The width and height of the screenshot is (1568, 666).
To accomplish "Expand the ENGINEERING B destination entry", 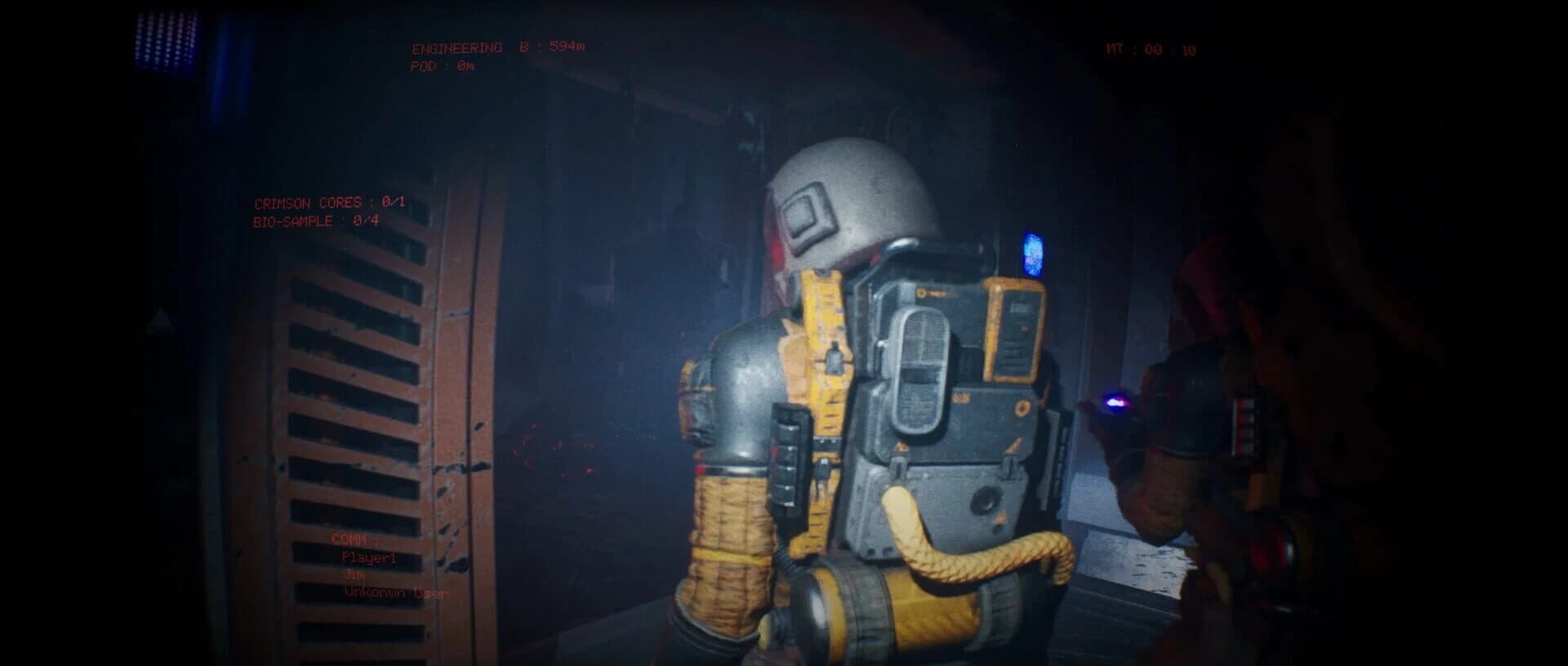I will (x=501, y=47).
